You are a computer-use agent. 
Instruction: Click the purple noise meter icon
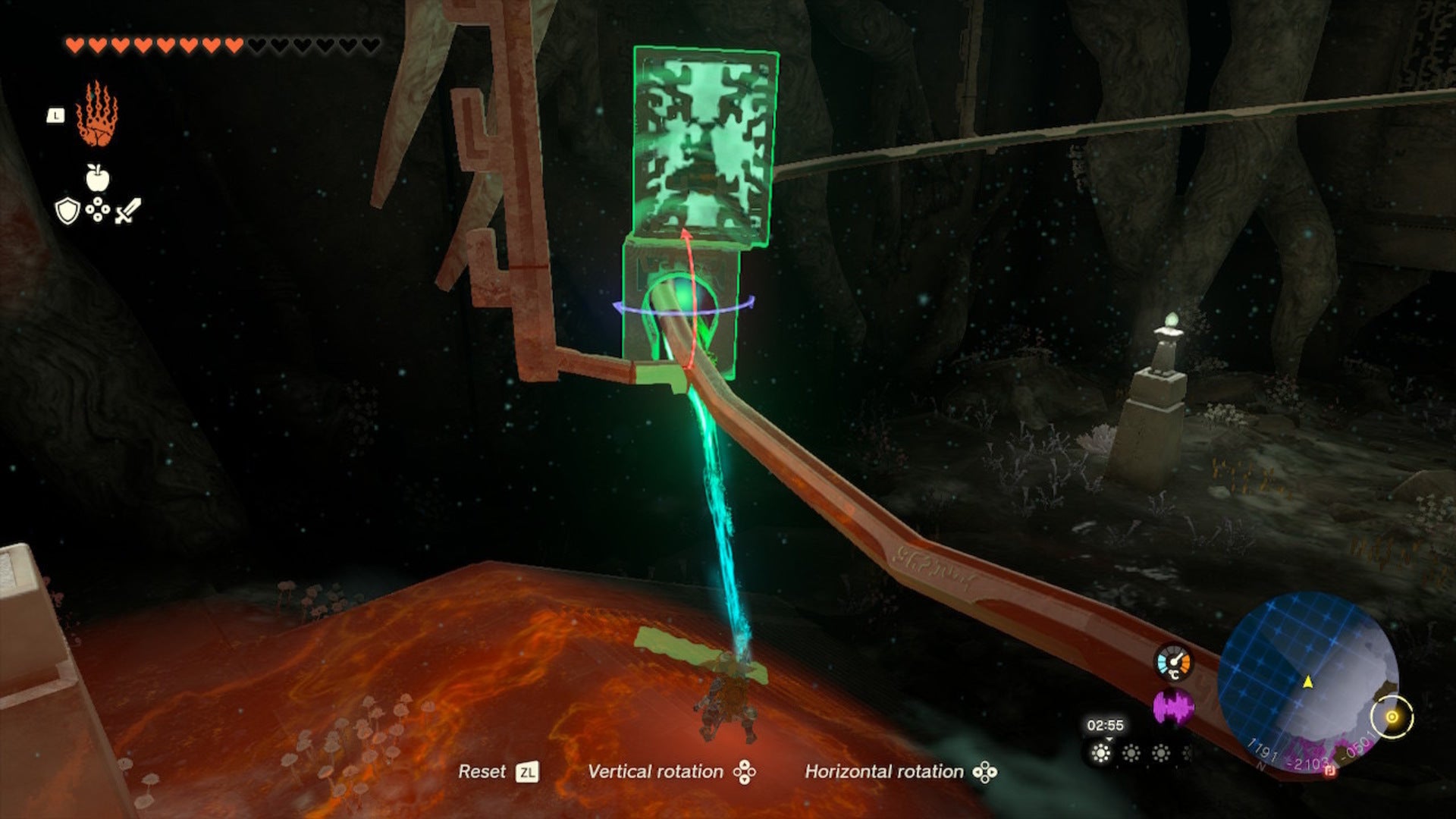1172,708
